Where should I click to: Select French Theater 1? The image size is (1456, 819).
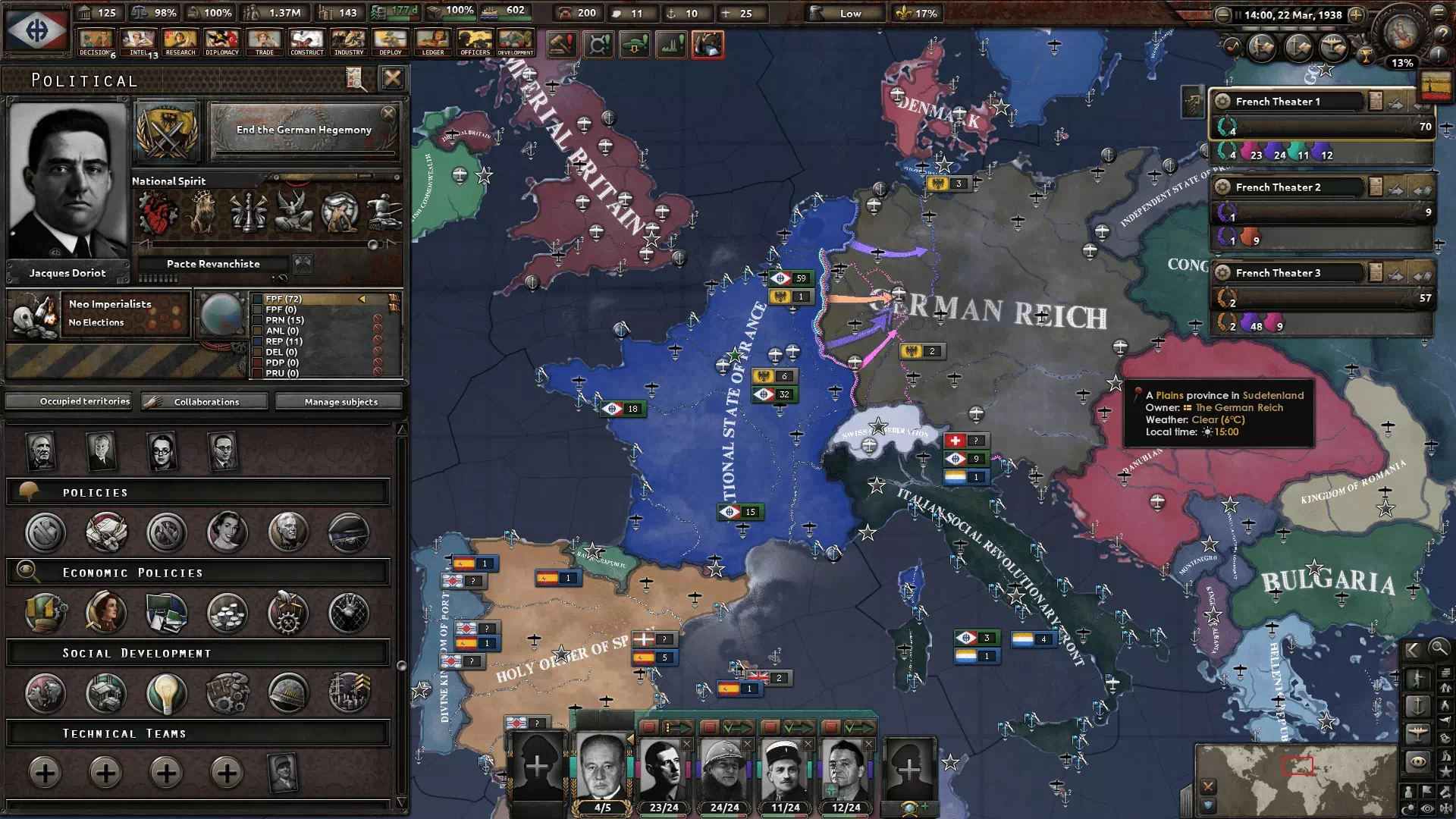pyautogui.click(x=1289, y=102)
